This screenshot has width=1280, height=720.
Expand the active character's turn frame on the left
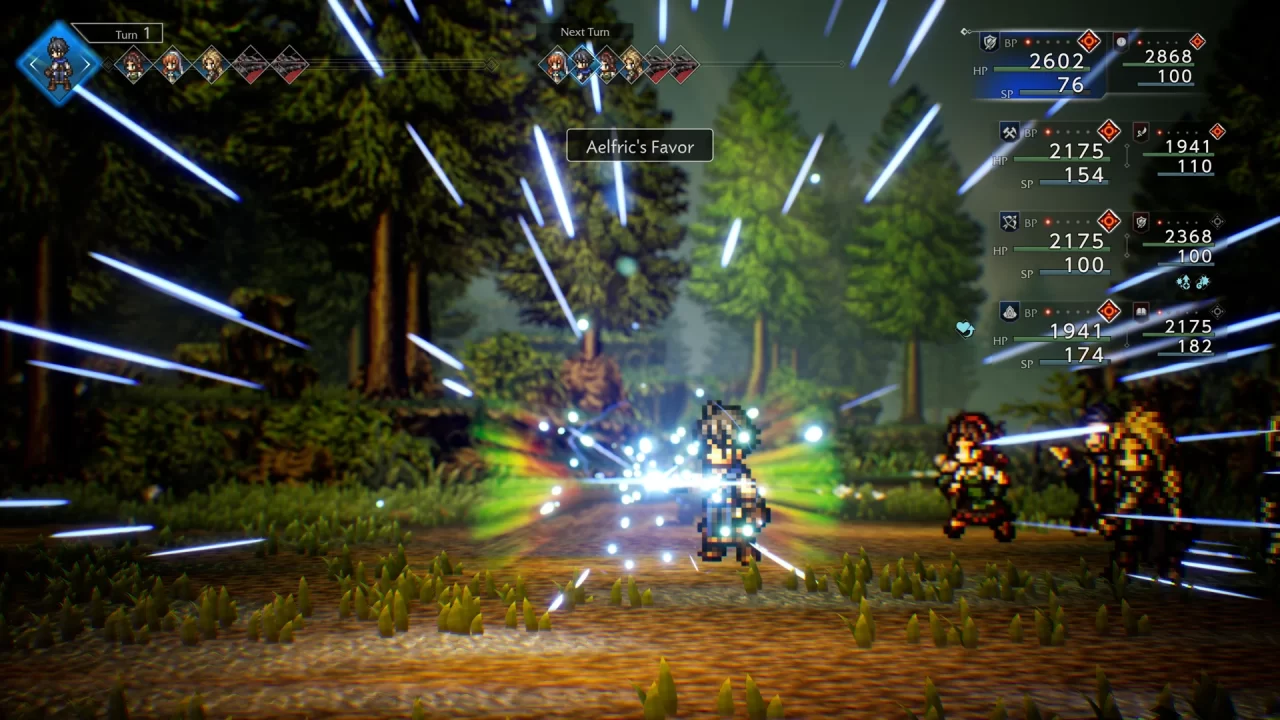coord(57,64)
